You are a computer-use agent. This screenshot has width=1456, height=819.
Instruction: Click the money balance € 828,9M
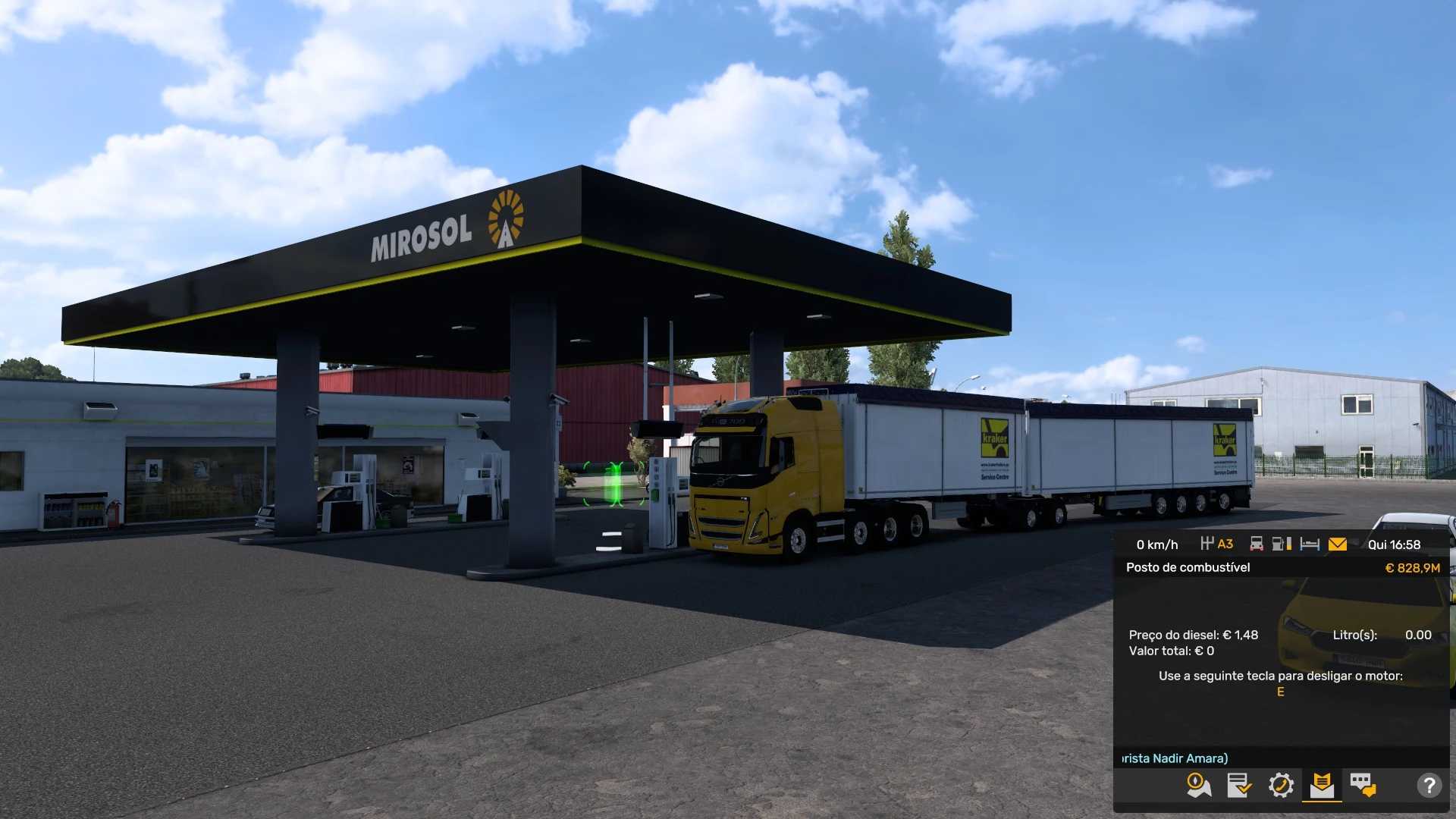point(1414,567)
